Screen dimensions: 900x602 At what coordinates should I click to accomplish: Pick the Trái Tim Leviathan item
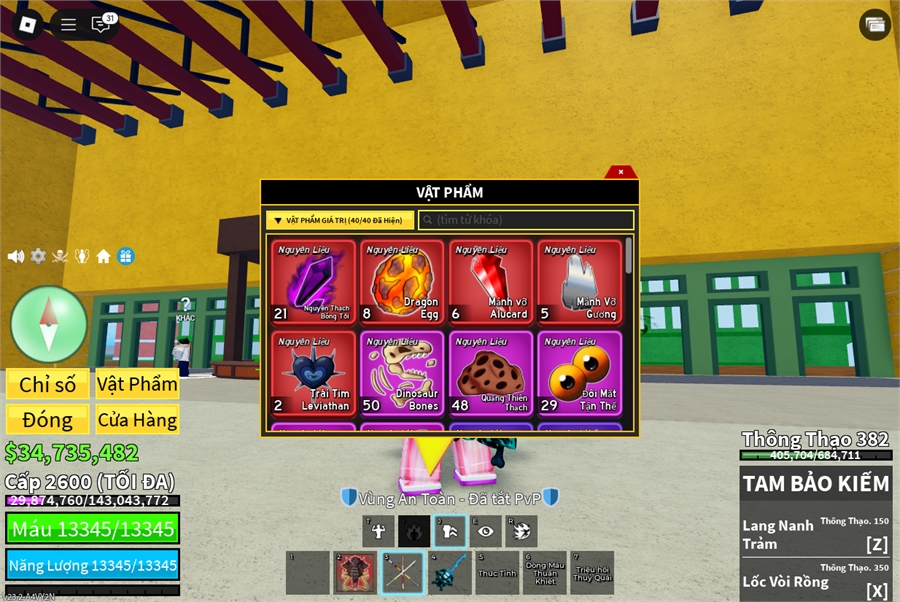(x=313, y=373)
